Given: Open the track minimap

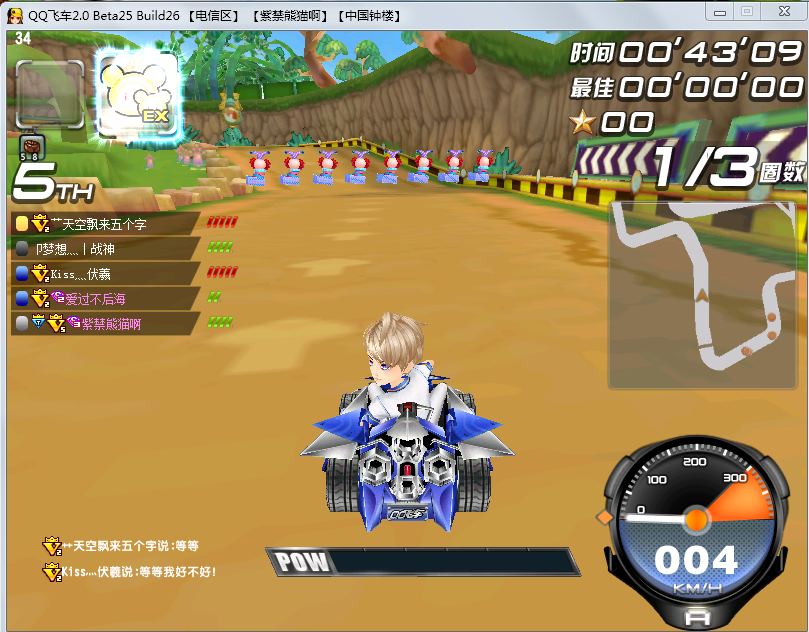Looking at the screenshot, I should [x=702, y=294].
